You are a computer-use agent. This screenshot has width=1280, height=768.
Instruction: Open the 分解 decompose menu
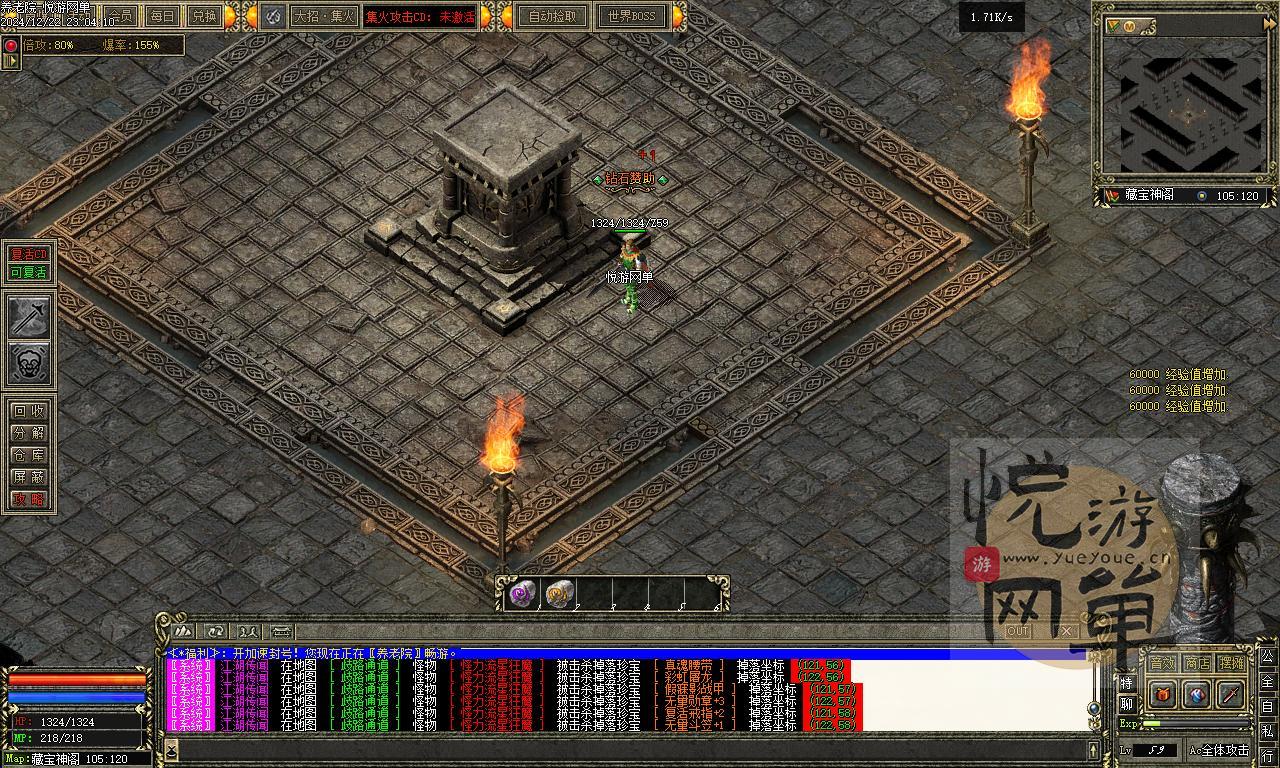tap(29, 433)
